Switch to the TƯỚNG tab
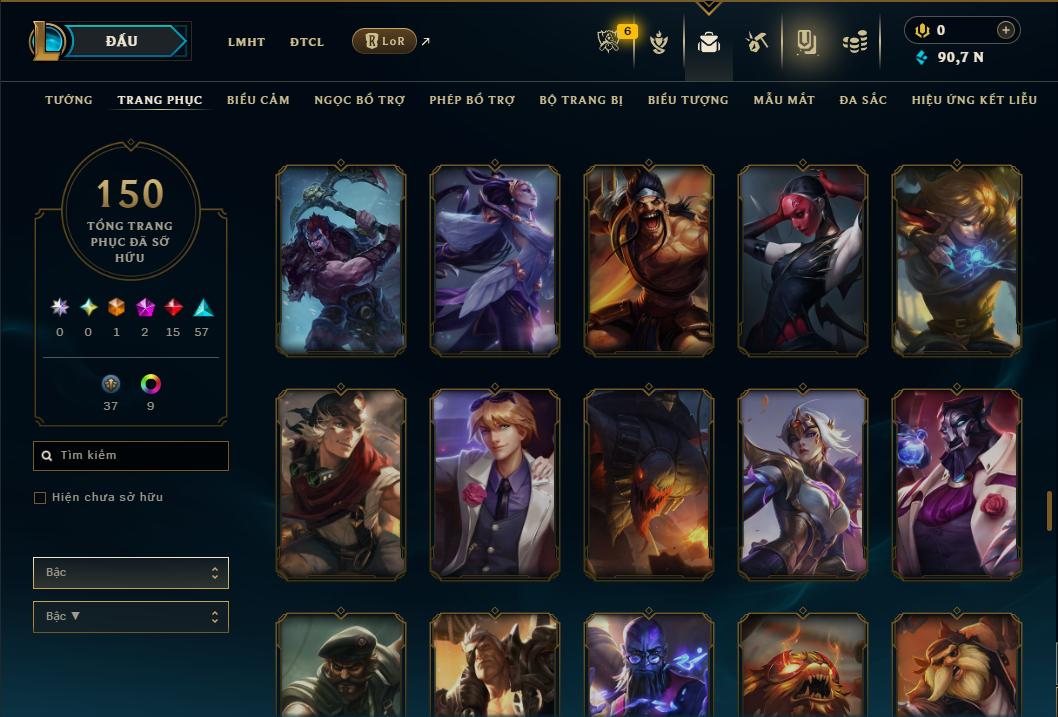Image resolution: width=1058 pixels, height=717 pixels. [69, 100]
